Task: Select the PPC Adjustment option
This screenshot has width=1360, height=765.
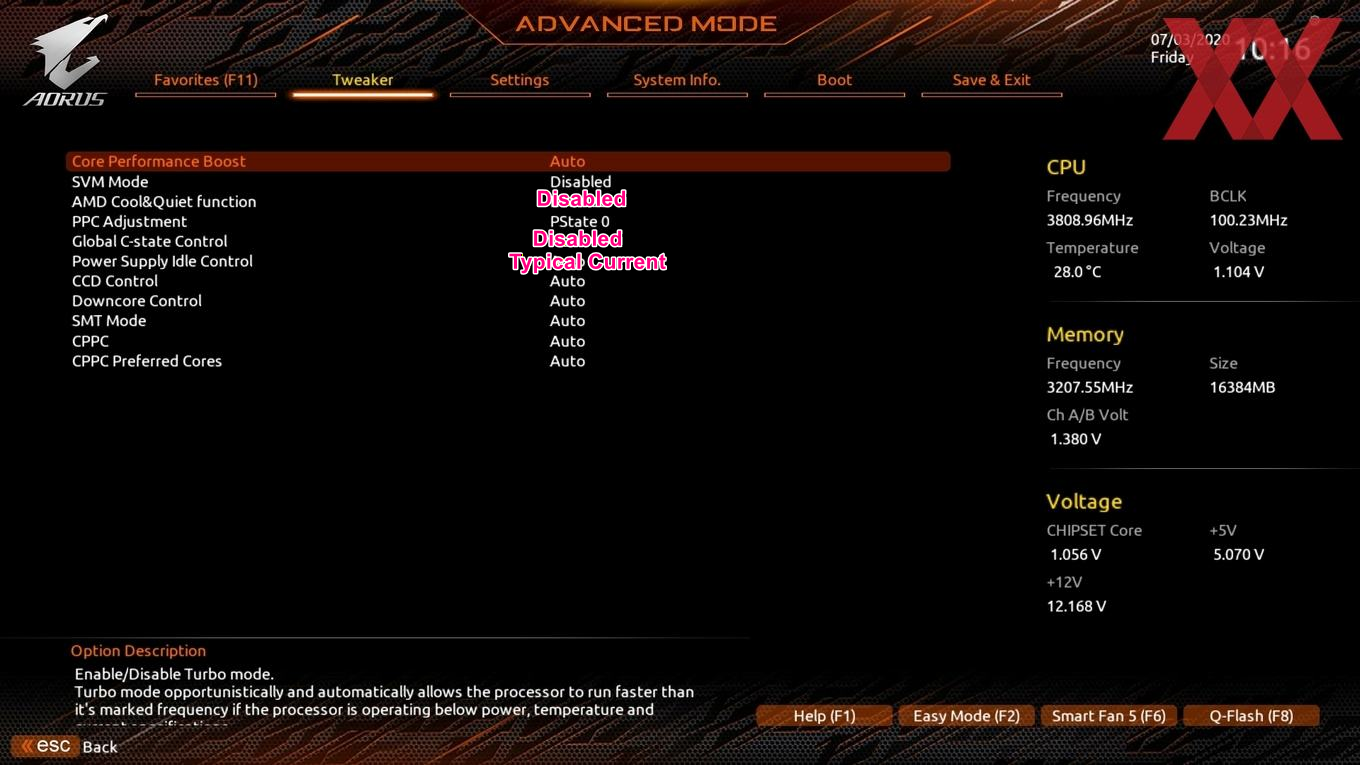Action: [129, 221]
